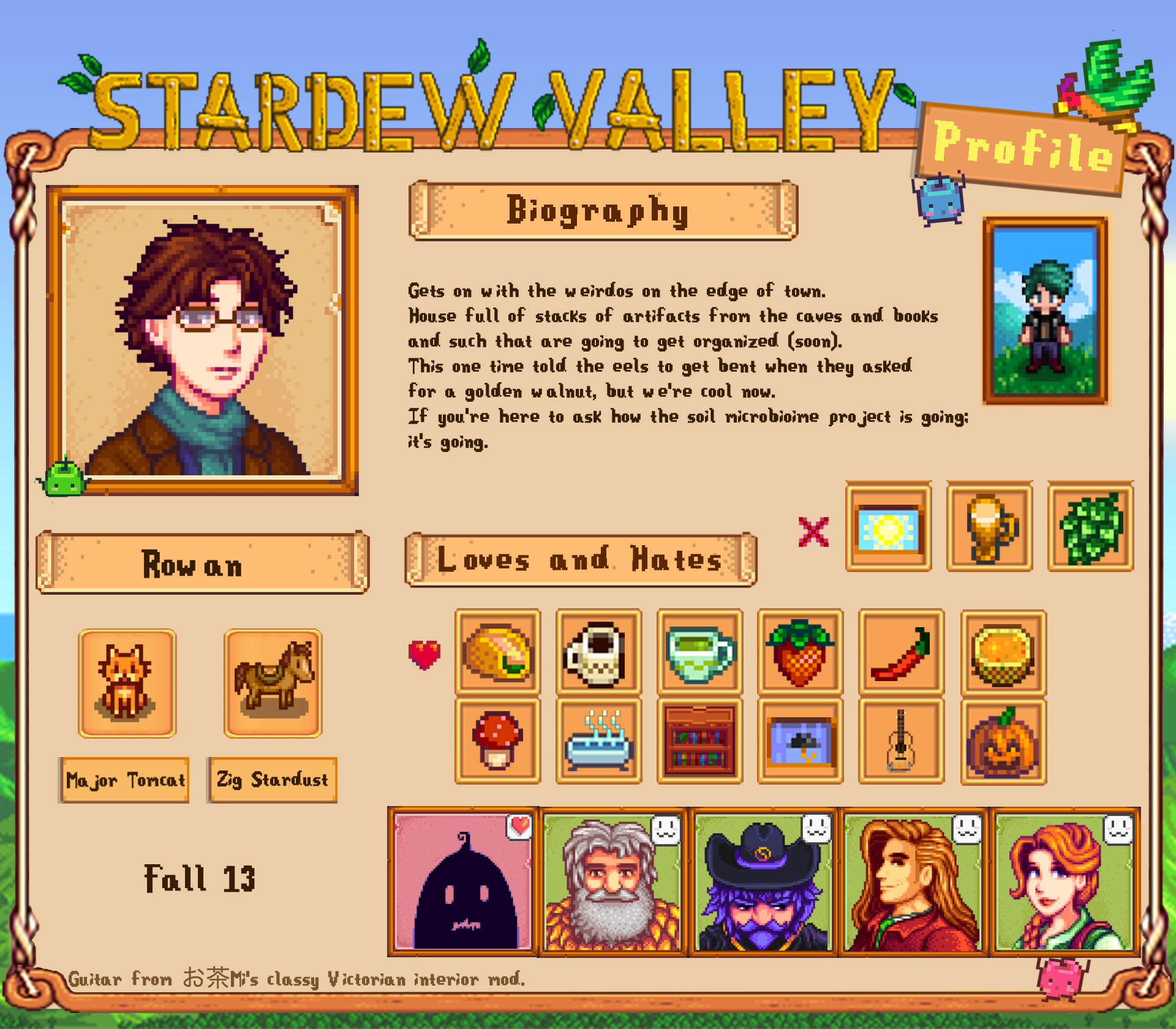Choose the green tea cup slot
The height and width of the screenshot is (1029, 1176).
tap(699, 652)
